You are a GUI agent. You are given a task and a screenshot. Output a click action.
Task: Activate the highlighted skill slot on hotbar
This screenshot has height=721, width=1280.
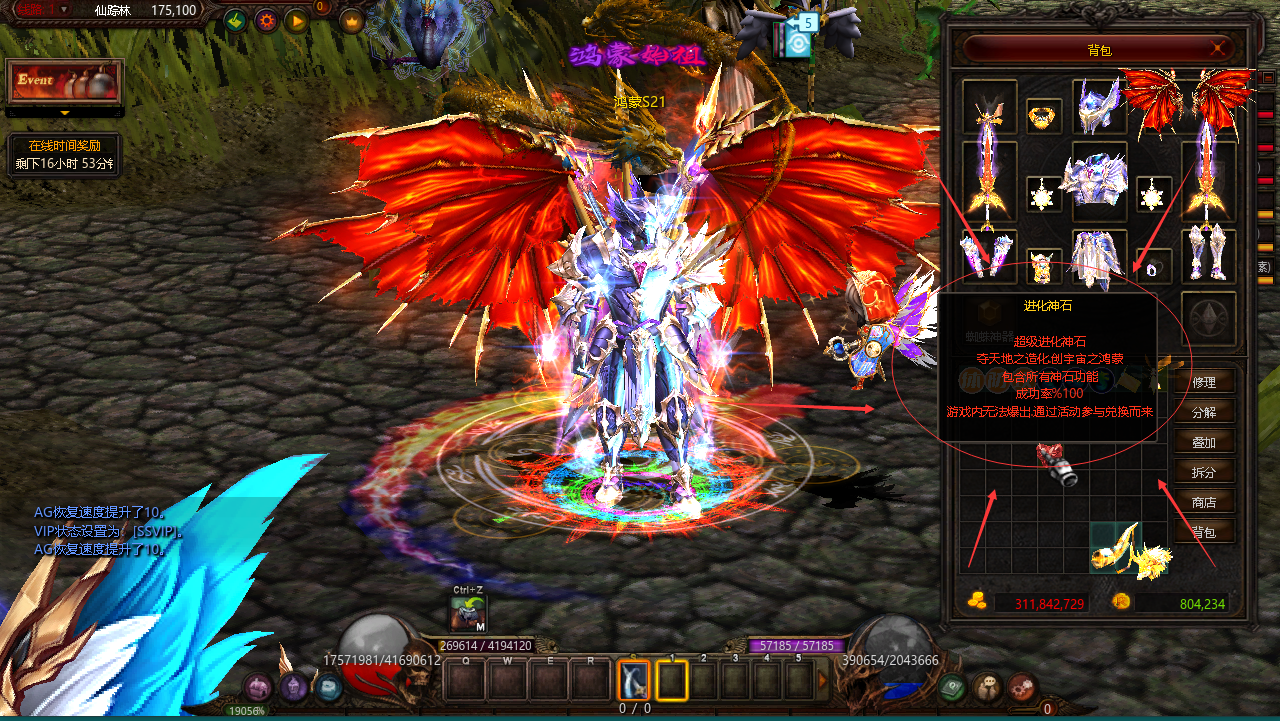point(633,680)
